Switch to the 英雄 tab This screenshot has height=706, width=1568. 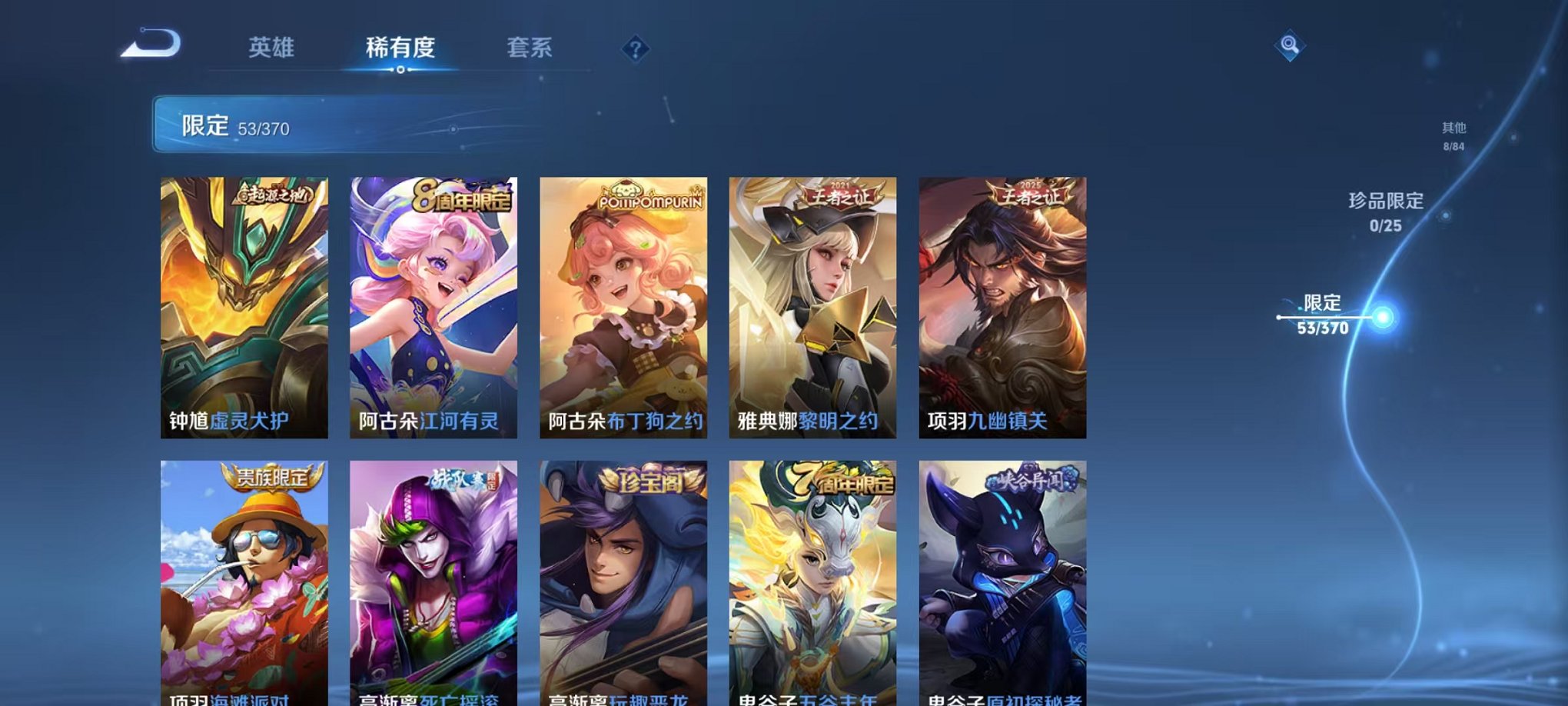tap(272, 48)
